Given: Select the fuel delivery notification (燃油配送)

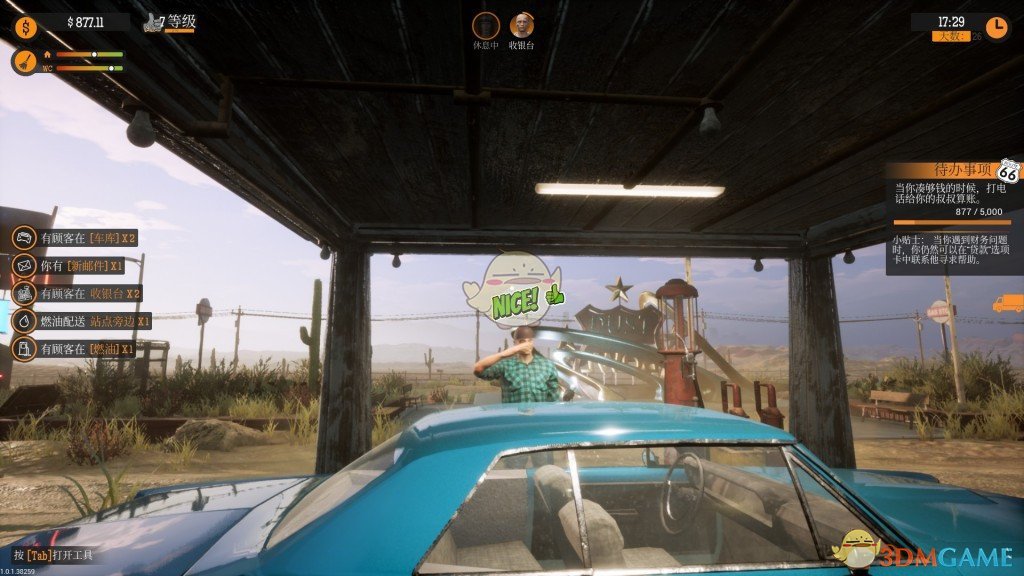Looking at the screenshot, I should tap(82, 321).
